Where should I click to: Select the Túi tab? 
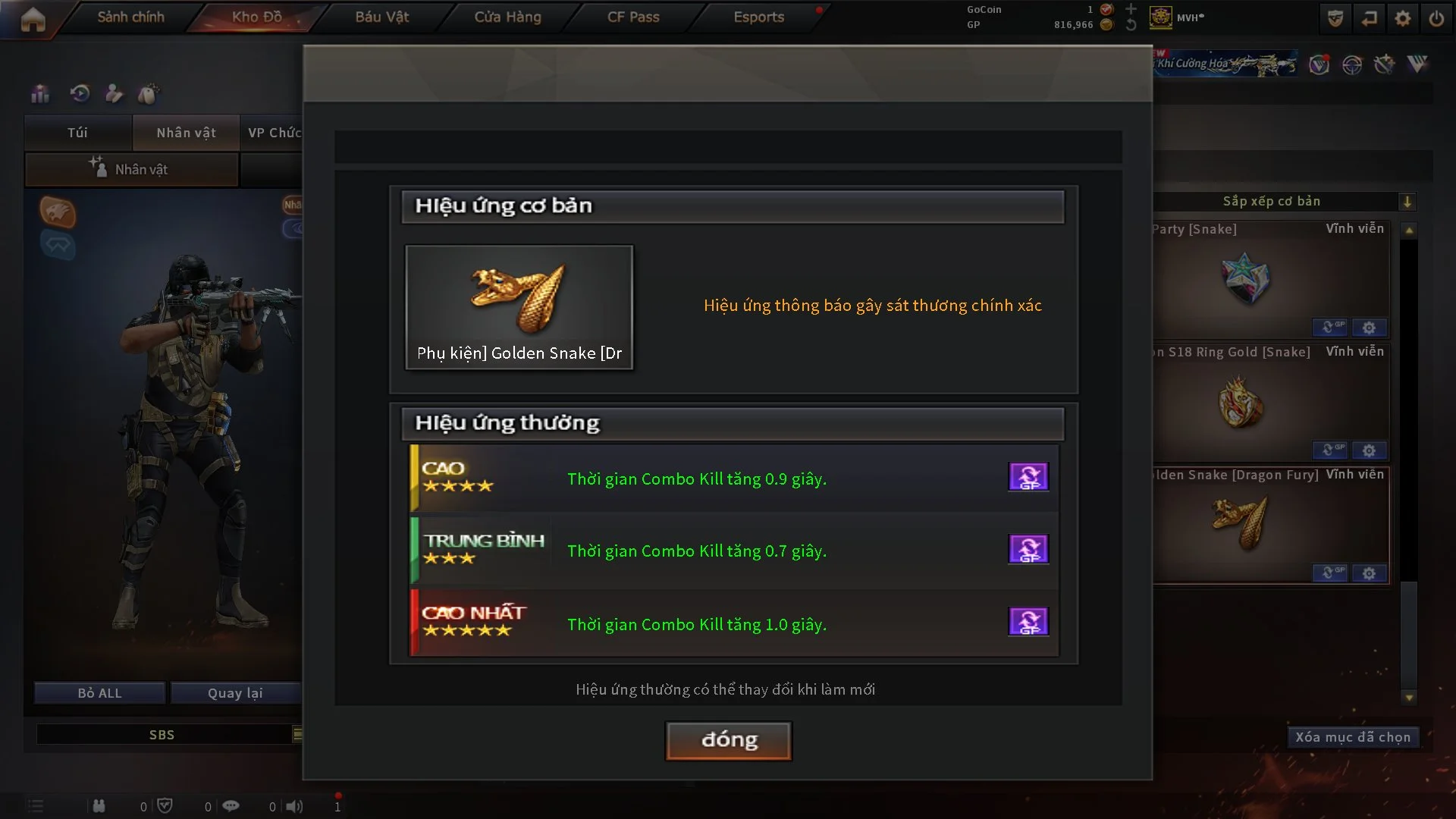click(x=77, y=133)
